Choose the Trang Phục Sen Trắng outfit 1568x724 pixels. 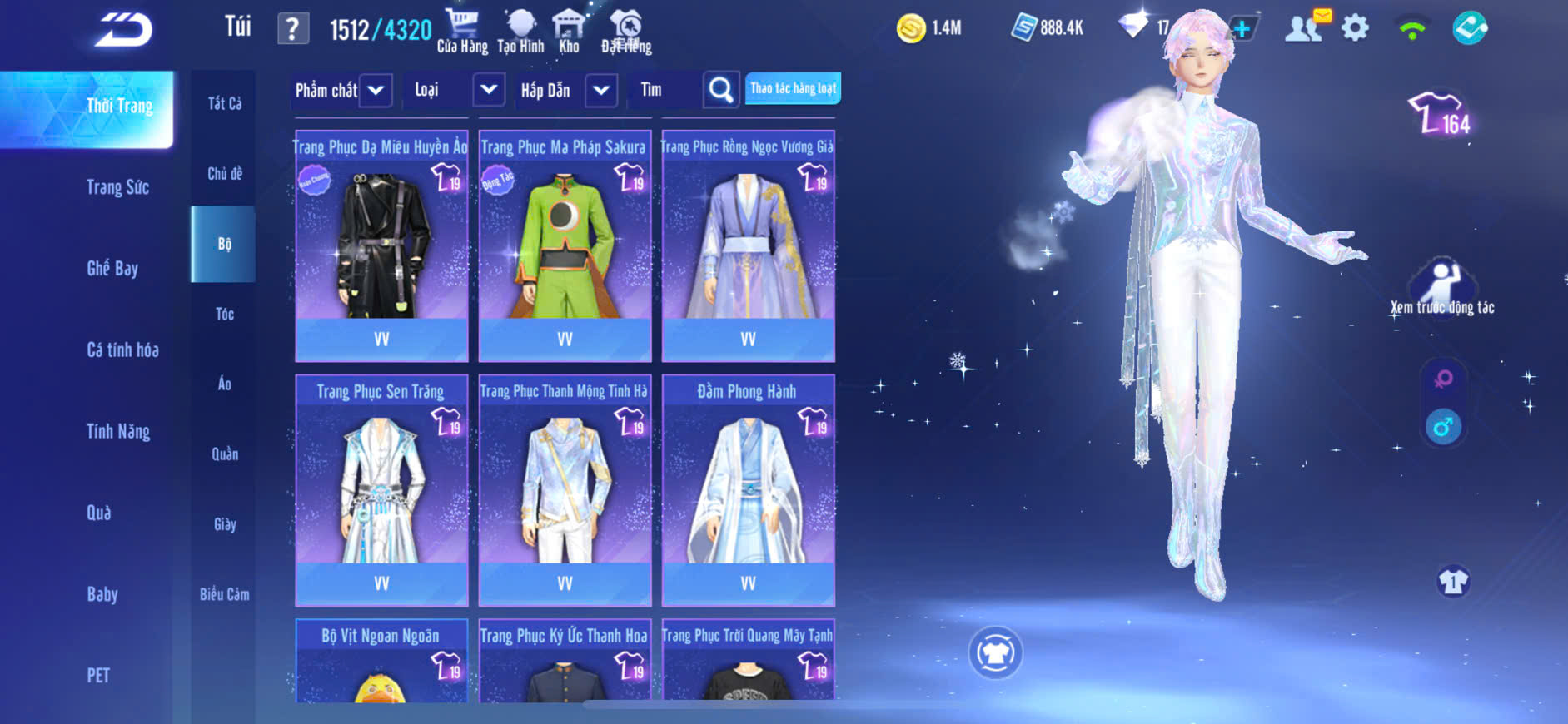click(381, 489)
